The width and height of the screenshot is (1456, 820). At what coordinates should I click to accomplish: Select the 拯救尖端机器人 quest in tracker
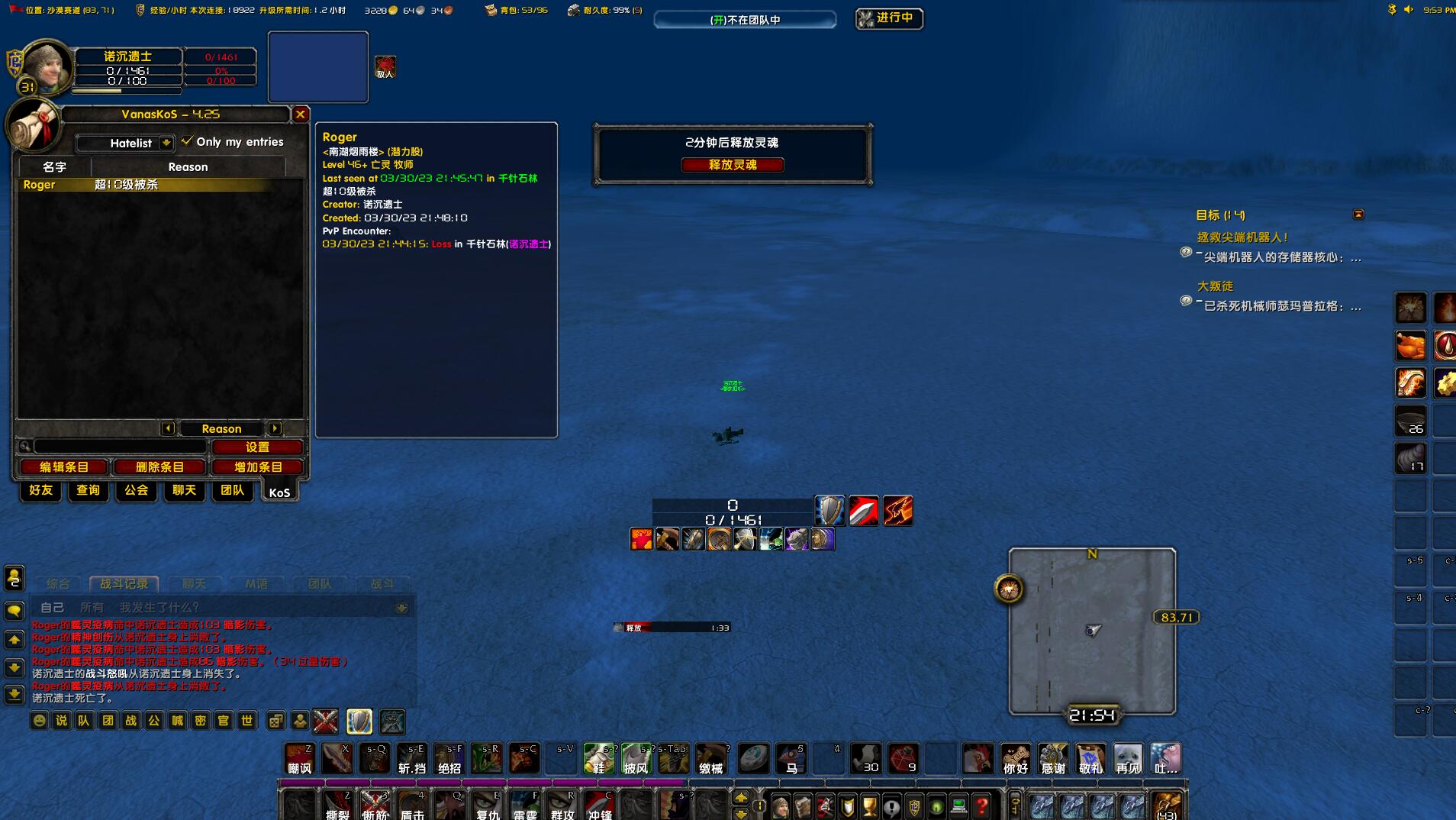coord(1242,237)
